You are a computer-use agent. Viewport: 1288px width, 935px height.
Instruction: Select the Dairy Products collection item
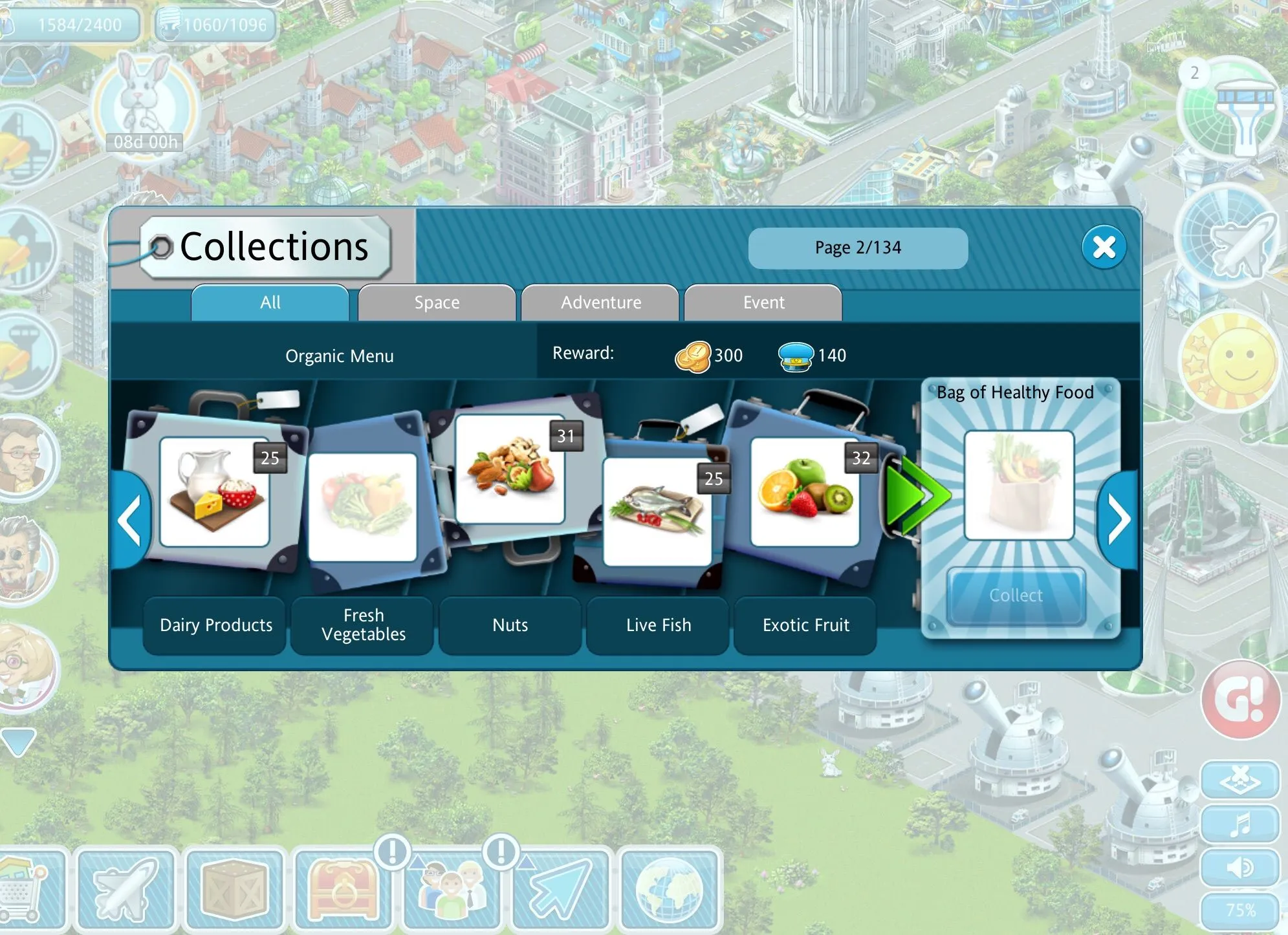tap(214, 492)
